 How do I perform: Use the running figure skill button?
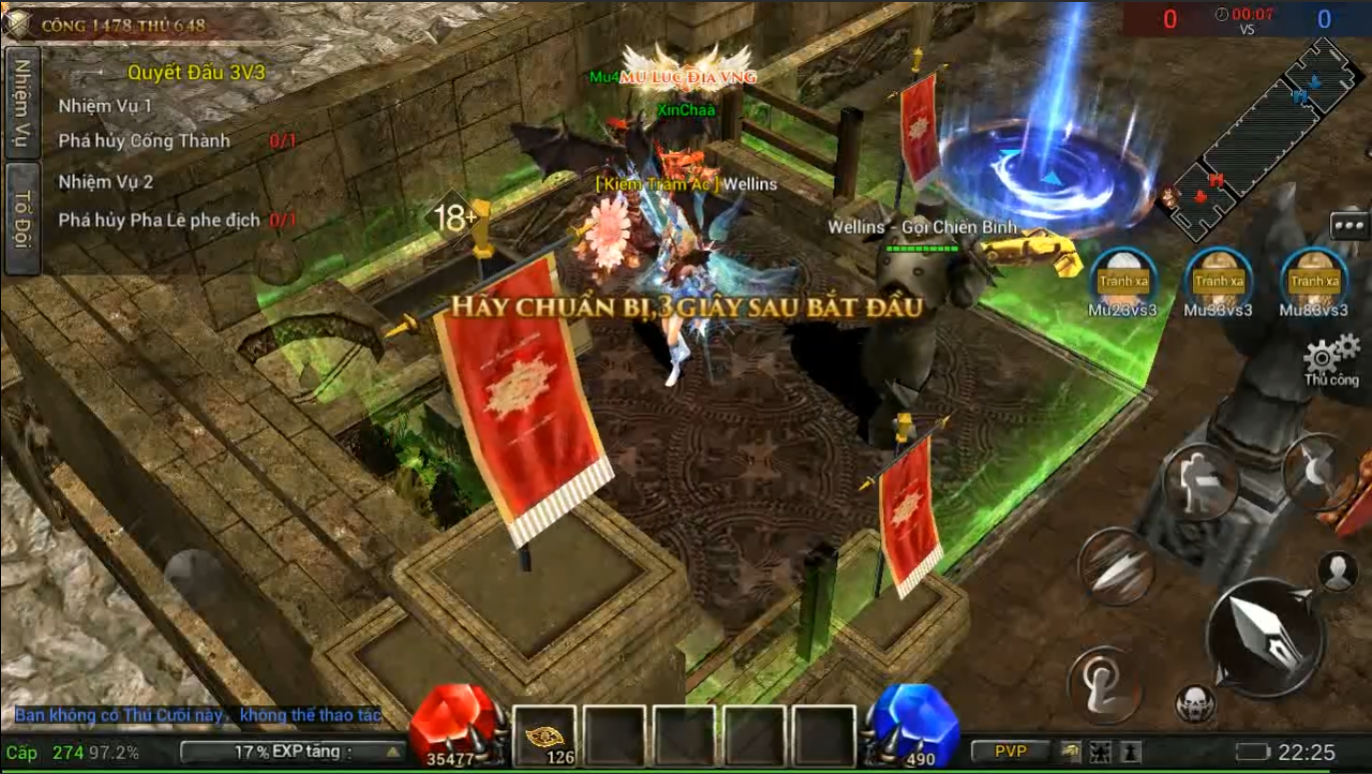point(1200,481)
